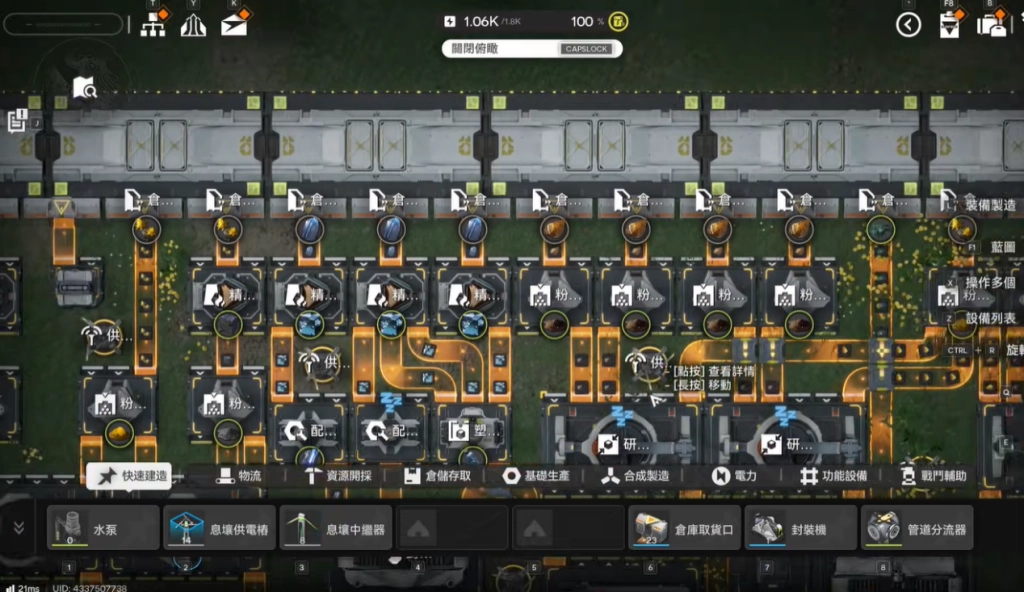Choose the 息壤中繼器 relay build slot
Viewport: 1024px width, 592px height.
tap(334, 528)
